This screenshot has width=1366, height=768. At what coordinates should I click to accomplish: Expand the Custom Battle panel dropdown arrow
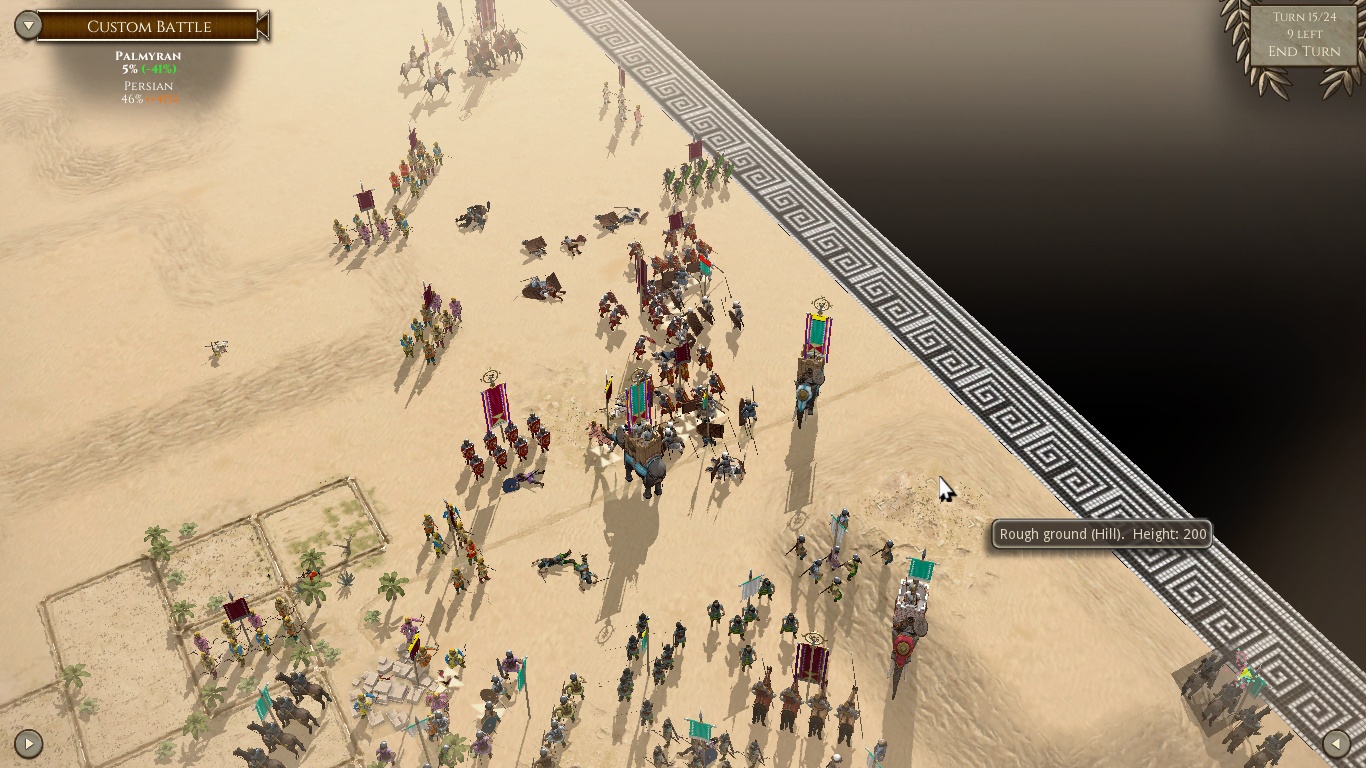pyautogui.click(x=29, y=25)
